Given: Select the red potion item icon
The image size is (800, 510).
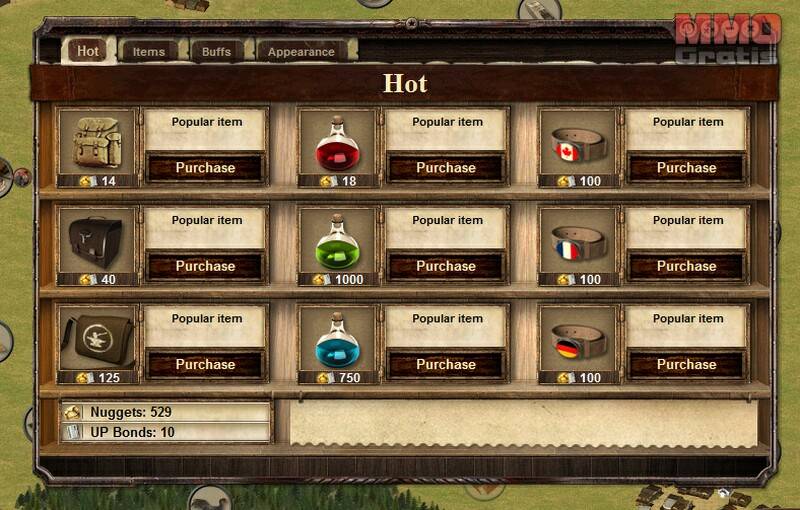Looking at the screenshot, I should 338,143.
